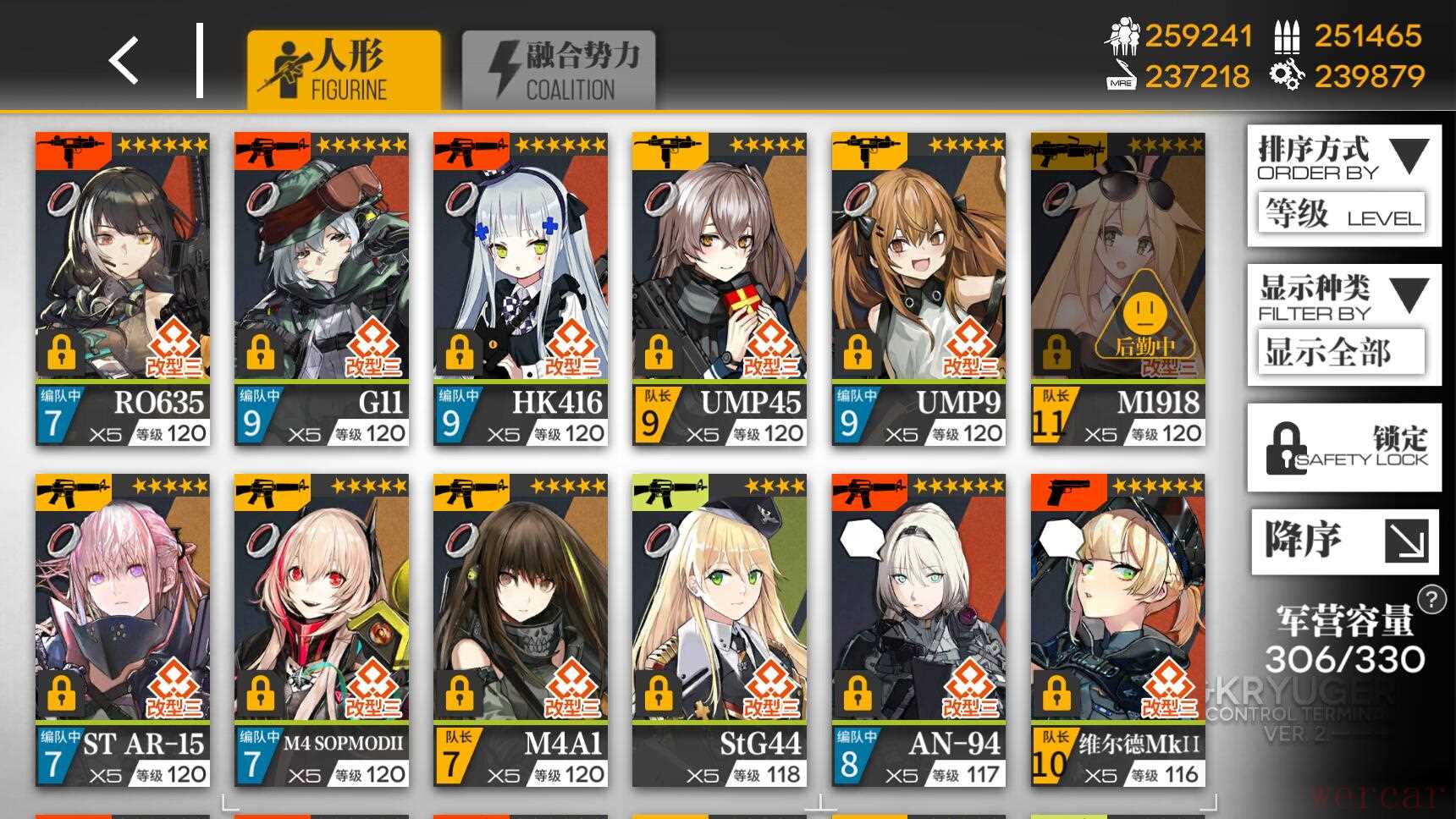This screenshot has width=1456, height=819.
Task: Pick the UMP45 doll card
Action: tap(720, 289)
